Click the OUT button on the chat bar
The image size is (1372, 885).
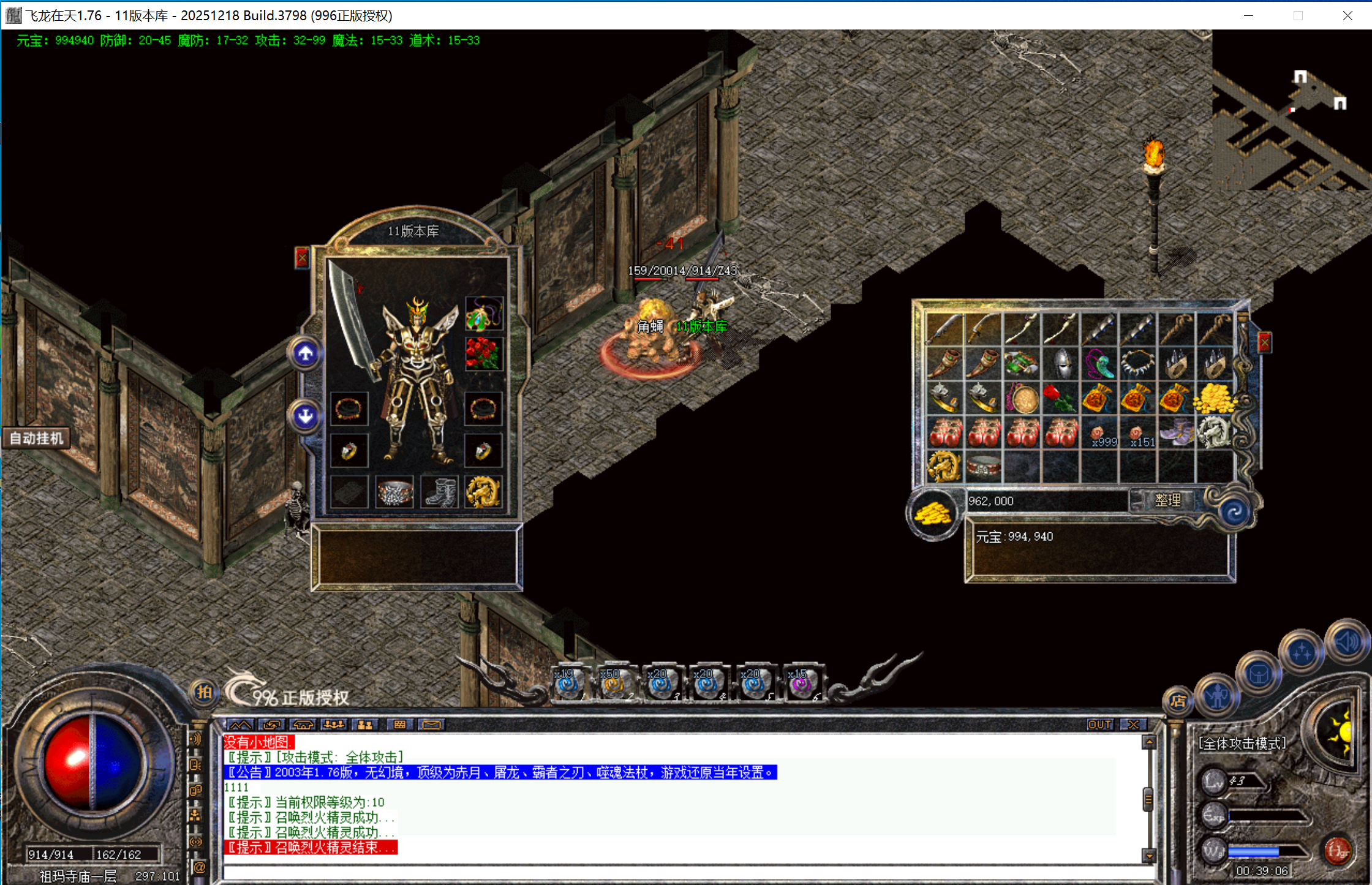(1099, 725)
